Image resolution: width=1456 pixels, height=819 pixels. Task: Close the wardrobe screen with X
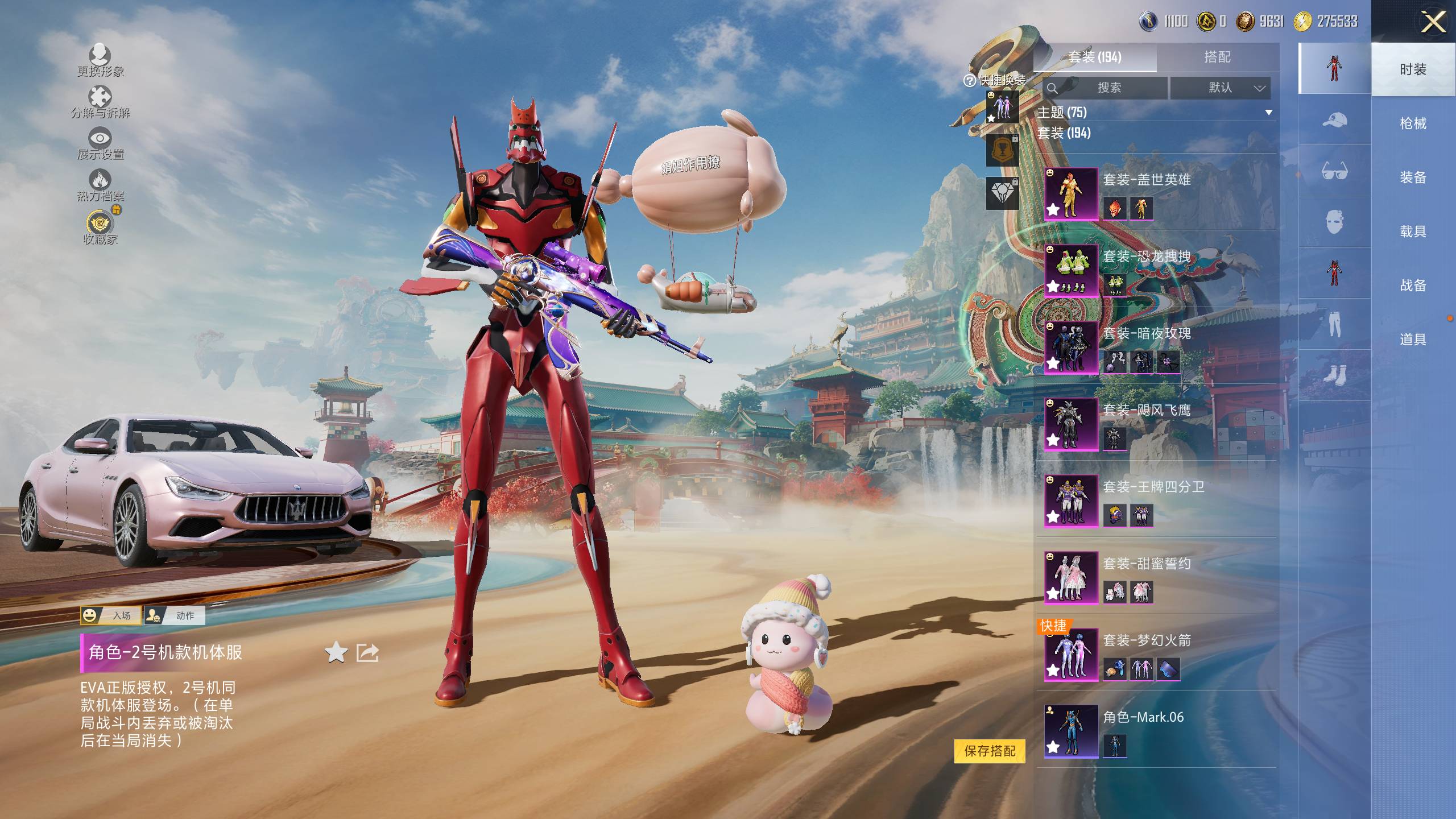coord(1433,23)
